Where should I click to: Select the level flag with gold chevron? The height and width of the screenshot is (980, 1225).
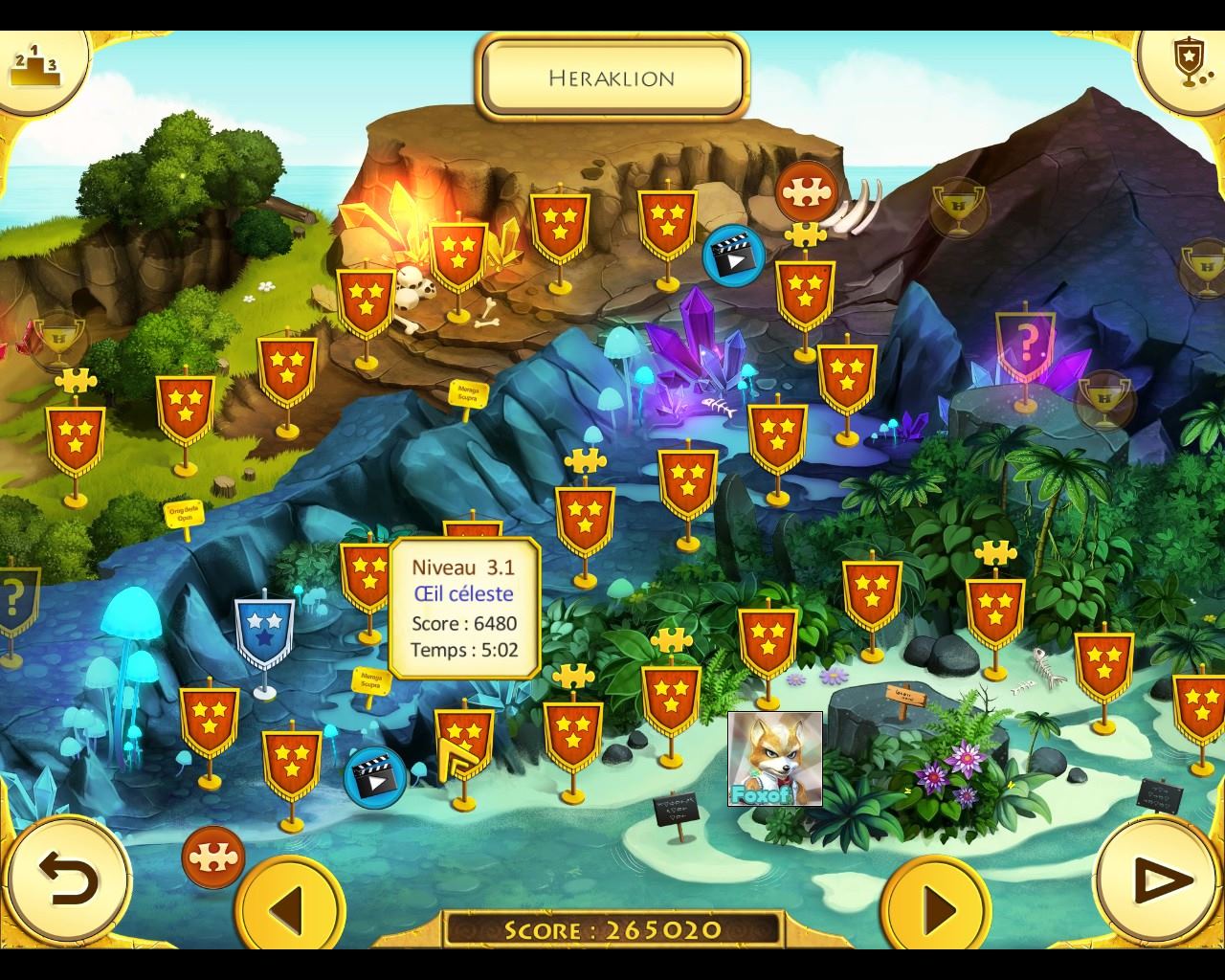click(x=464, y=745)
